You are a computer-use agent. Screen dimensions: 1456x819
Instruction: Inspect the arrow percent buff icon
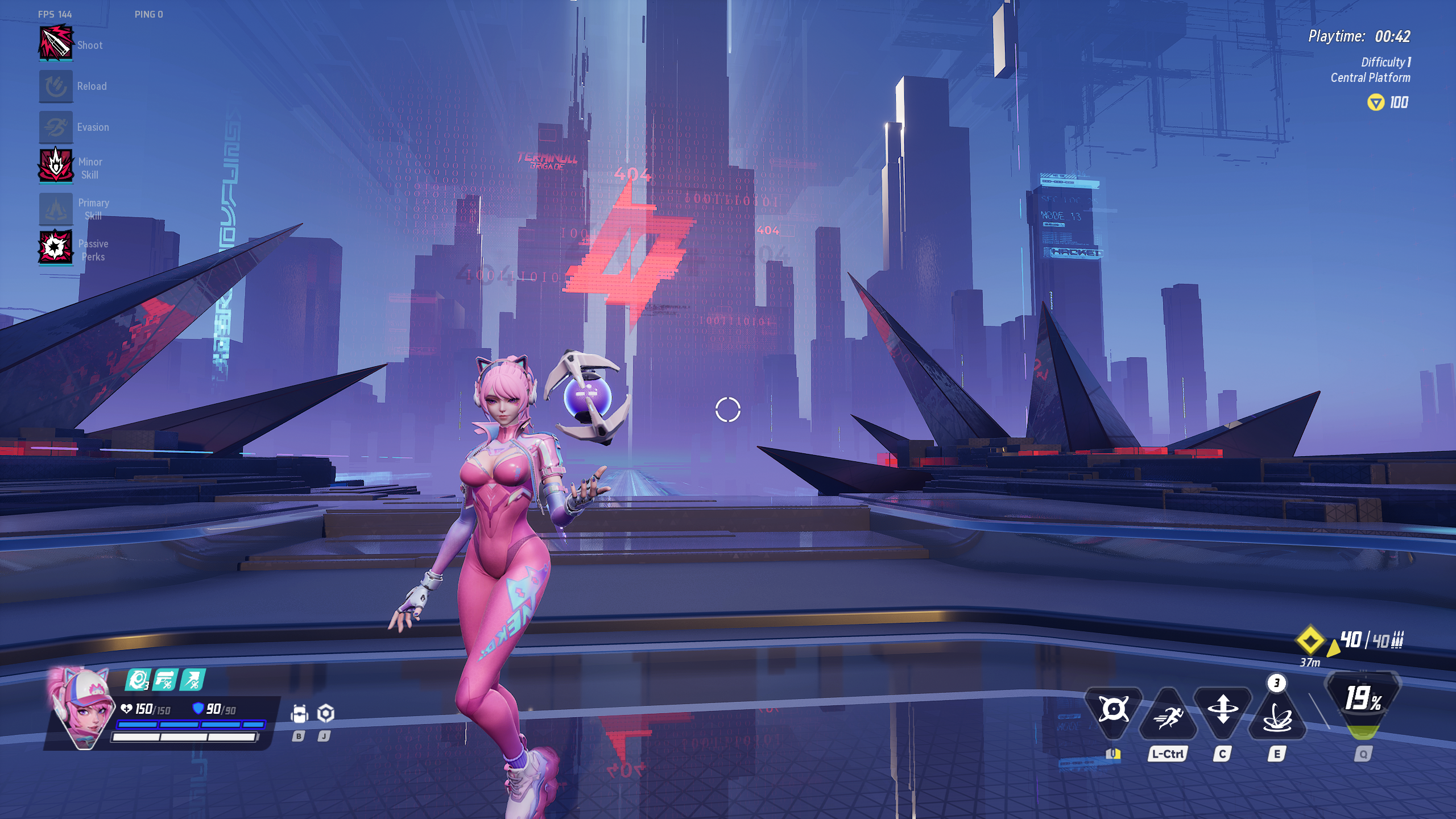click(192, 680)
